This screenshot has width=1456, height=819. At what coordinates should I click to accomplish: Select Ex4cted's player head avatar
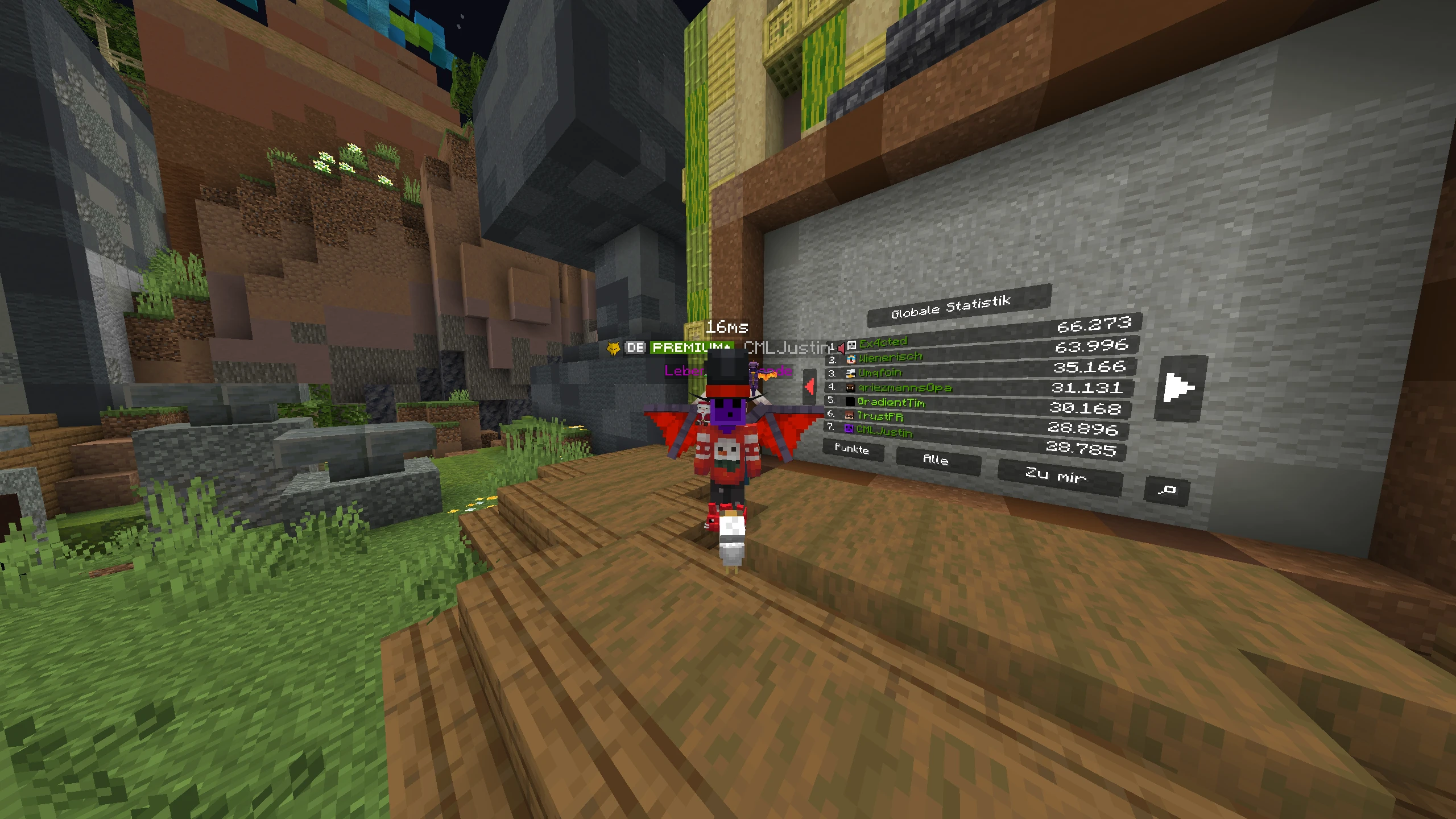point(851,346)
